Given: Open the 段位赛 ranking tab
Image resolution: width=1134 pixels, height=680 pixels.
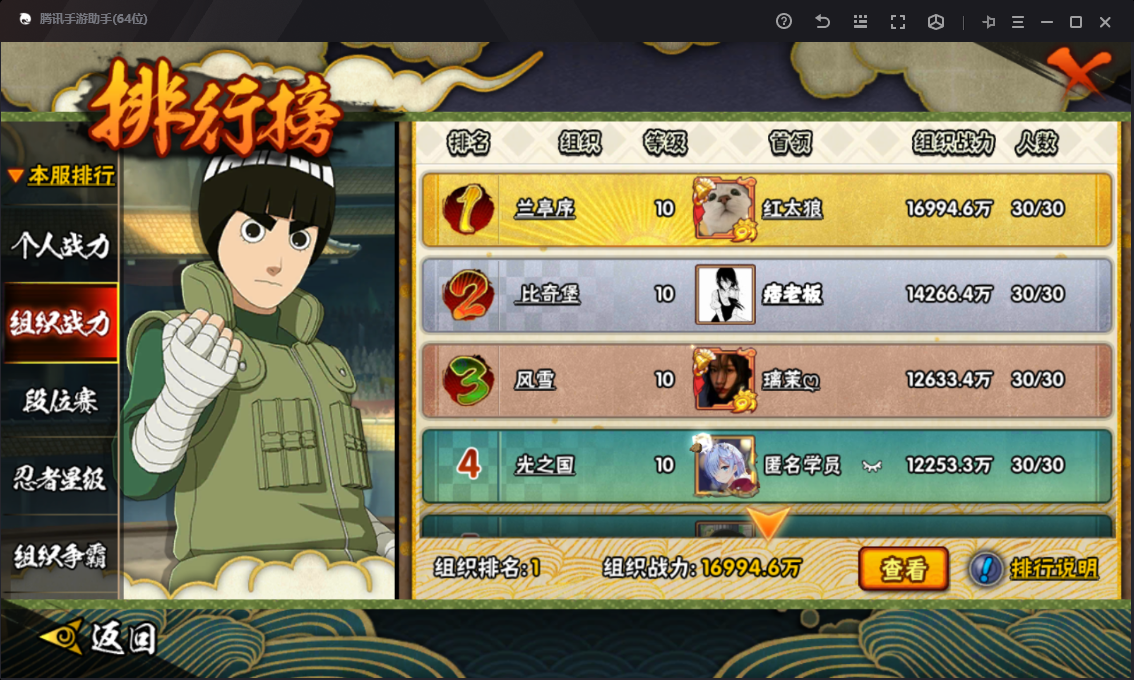Looking at the screenshot, I should point(60,401).
